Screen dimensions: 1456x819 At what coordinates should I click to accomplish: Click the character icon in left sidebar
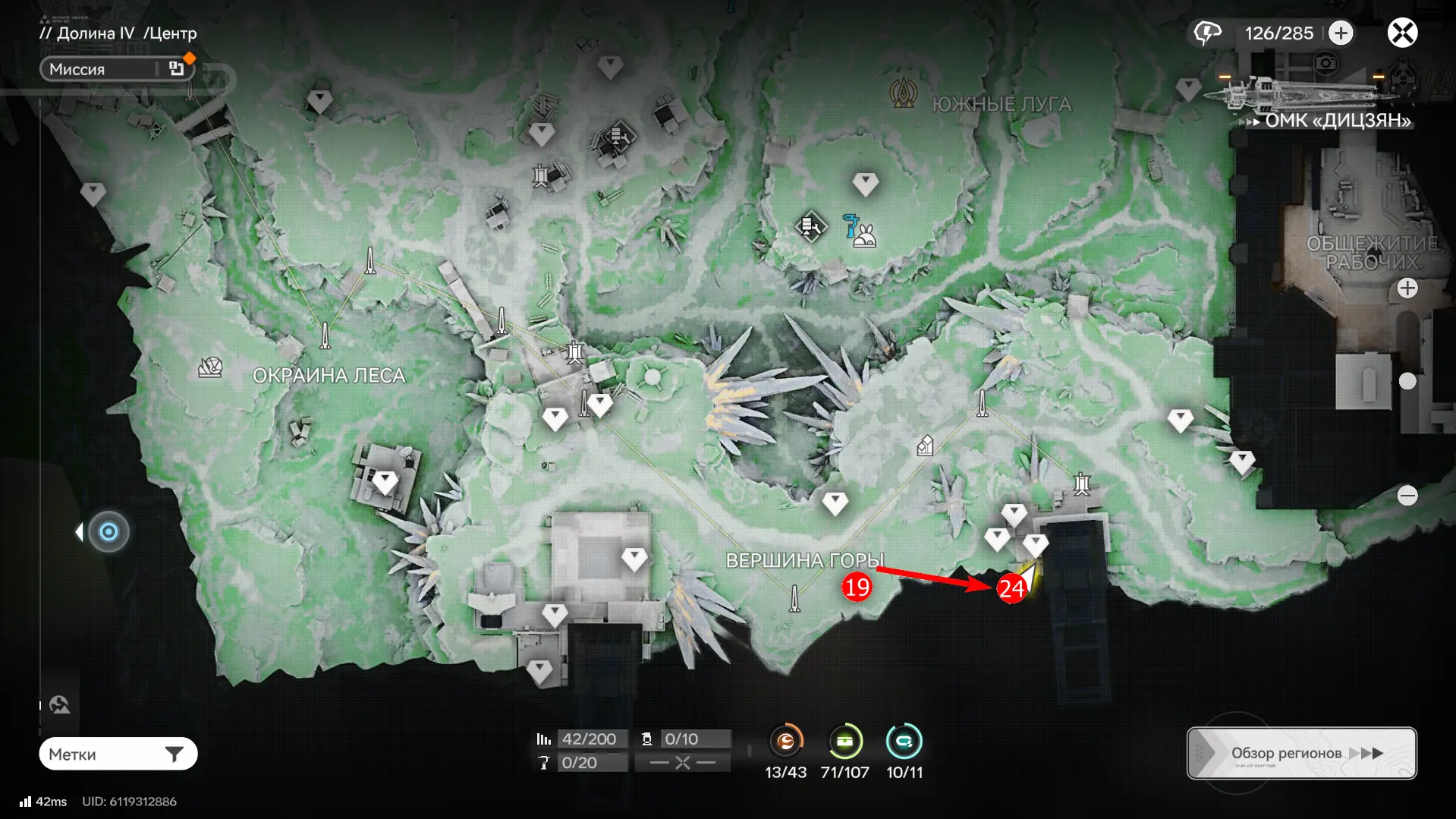pyautogui.click(x=60, y=705)
